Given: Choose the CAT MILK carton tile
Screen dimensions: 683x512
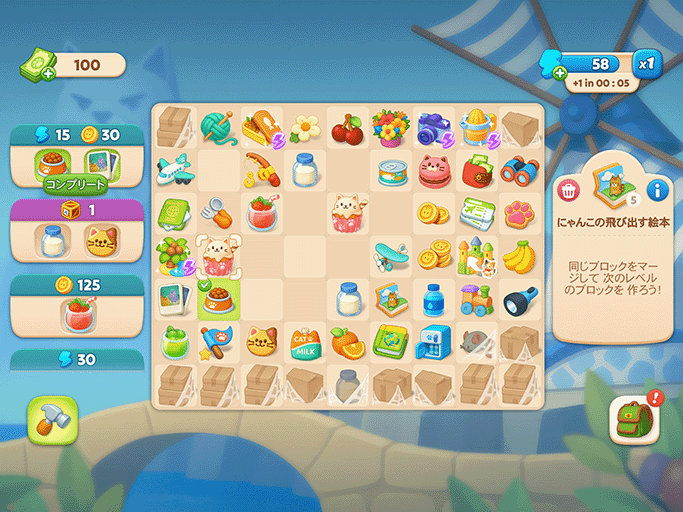Looking at the screenshot, I should [x=304, y=343].
